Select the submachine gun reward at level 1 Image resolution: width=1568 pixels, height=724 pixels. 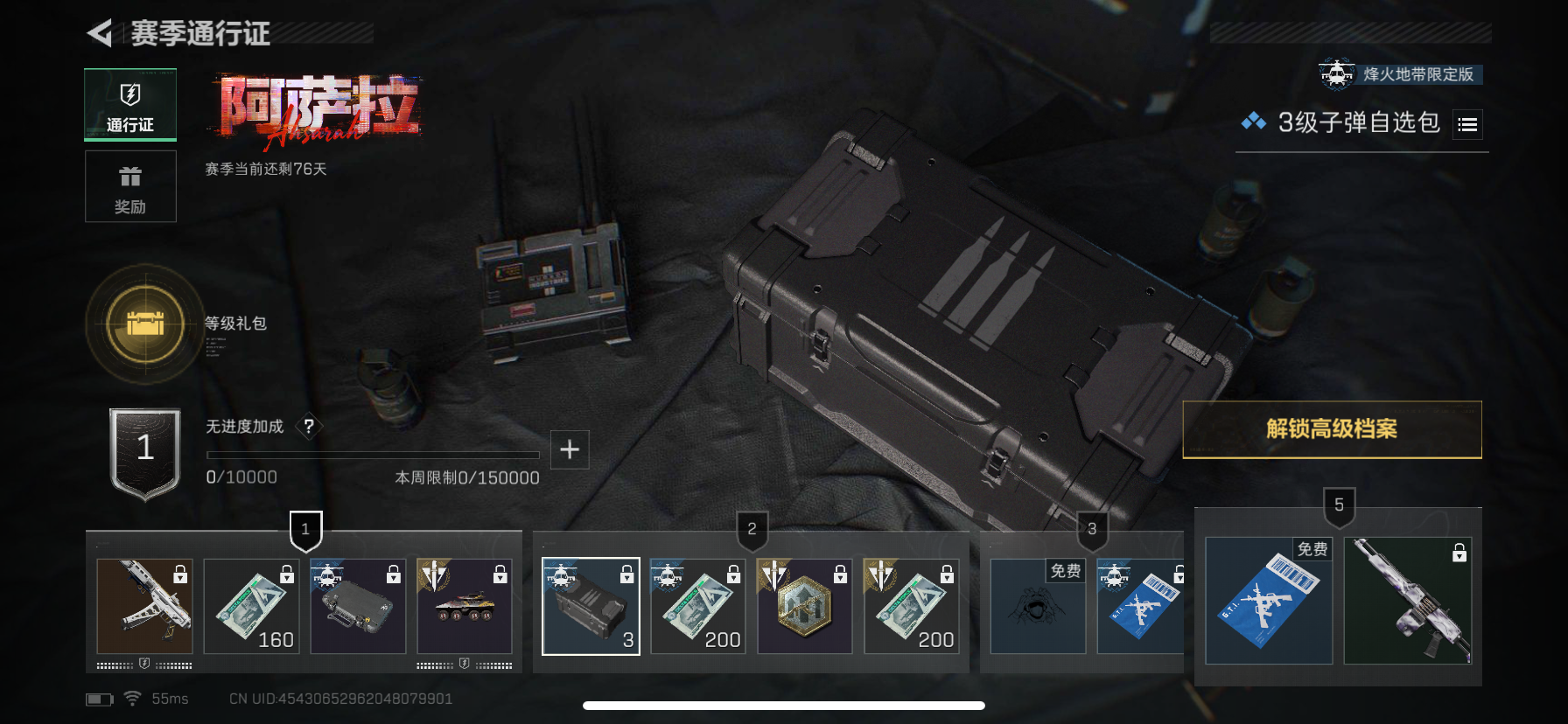144,606
